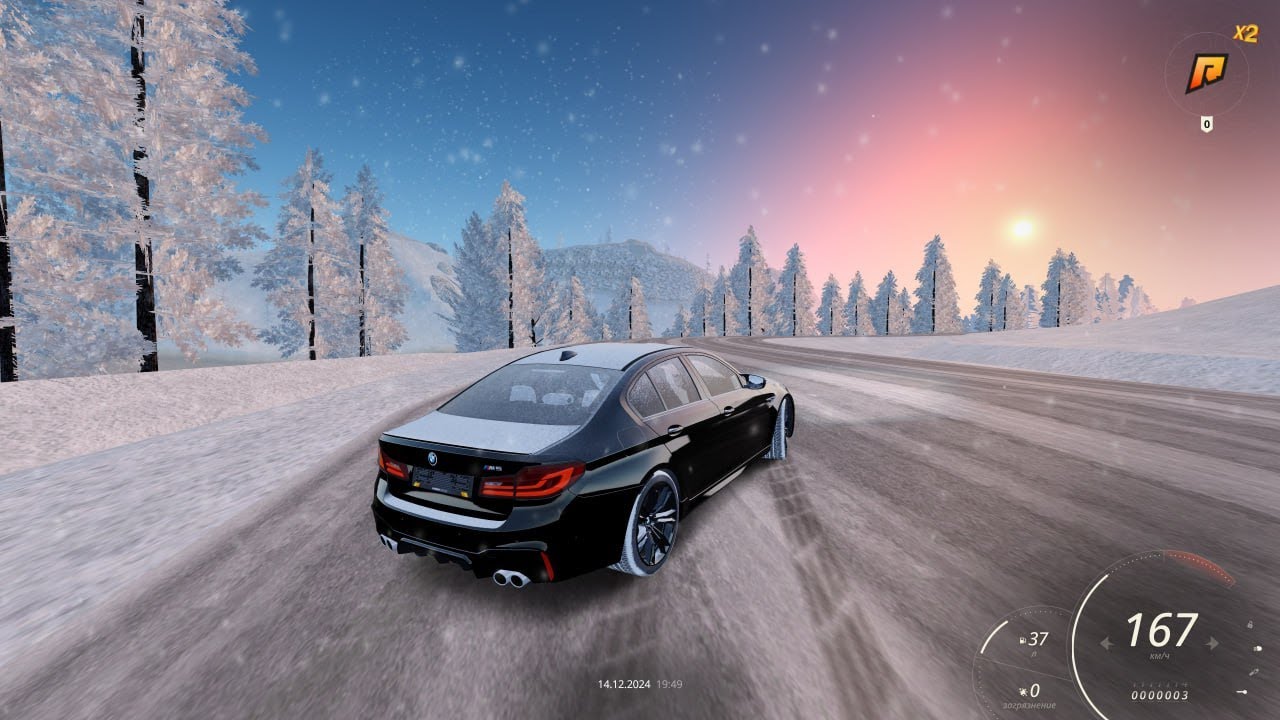Click the door lock indicator icon
Viewport: 1280px width, 720px height.
pos(1250,624)
